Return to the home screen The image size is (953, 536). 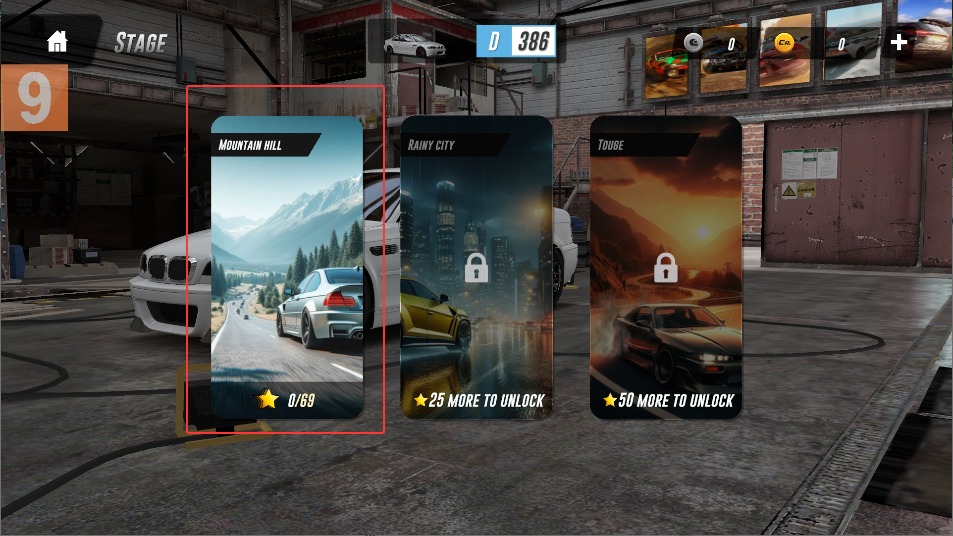tap(57, 42)
